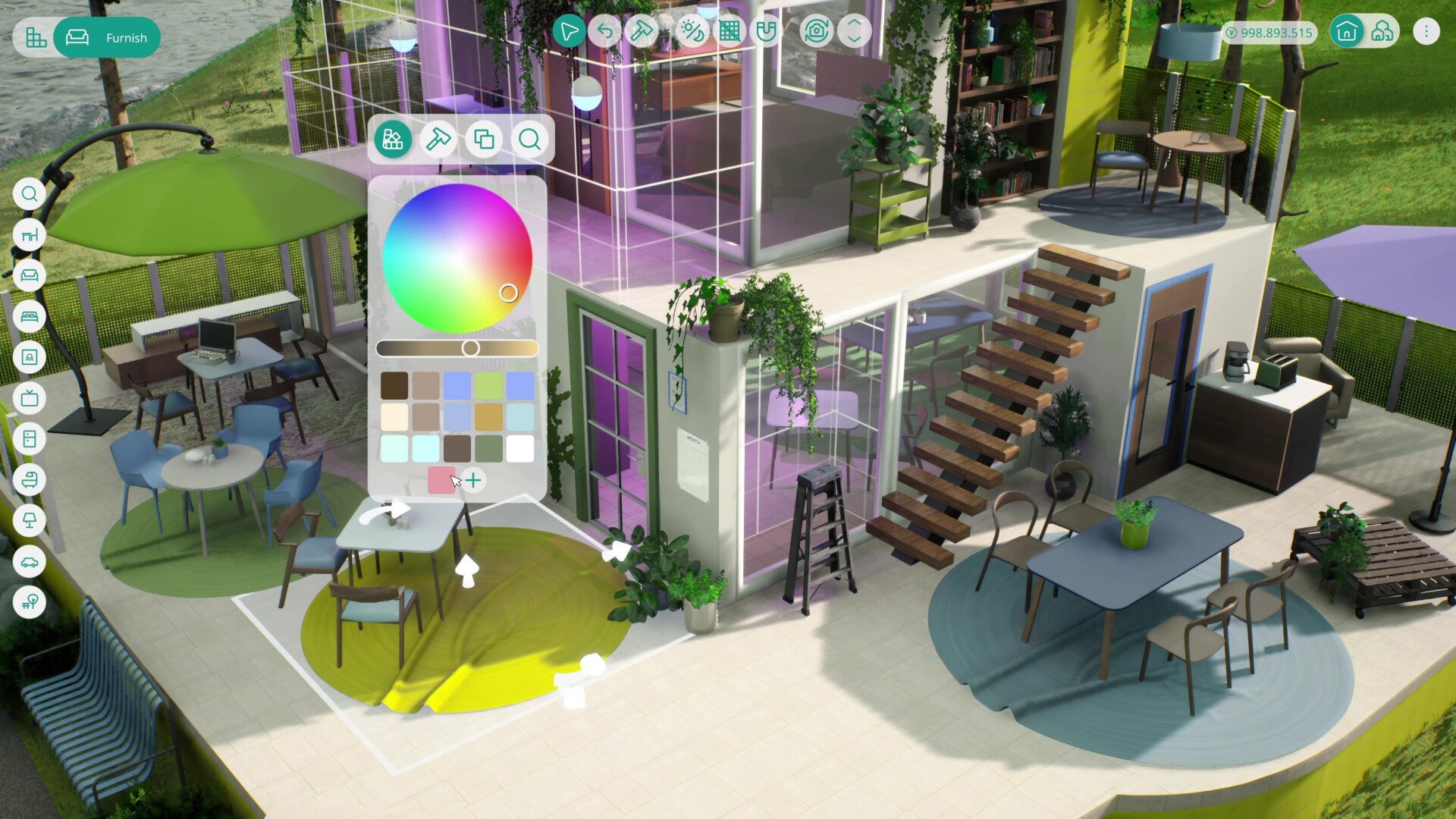This screenshot has width=1456, height=819.
Task: Choose the white color swatch
Action: pyautogui.click(x=520, y=448)
